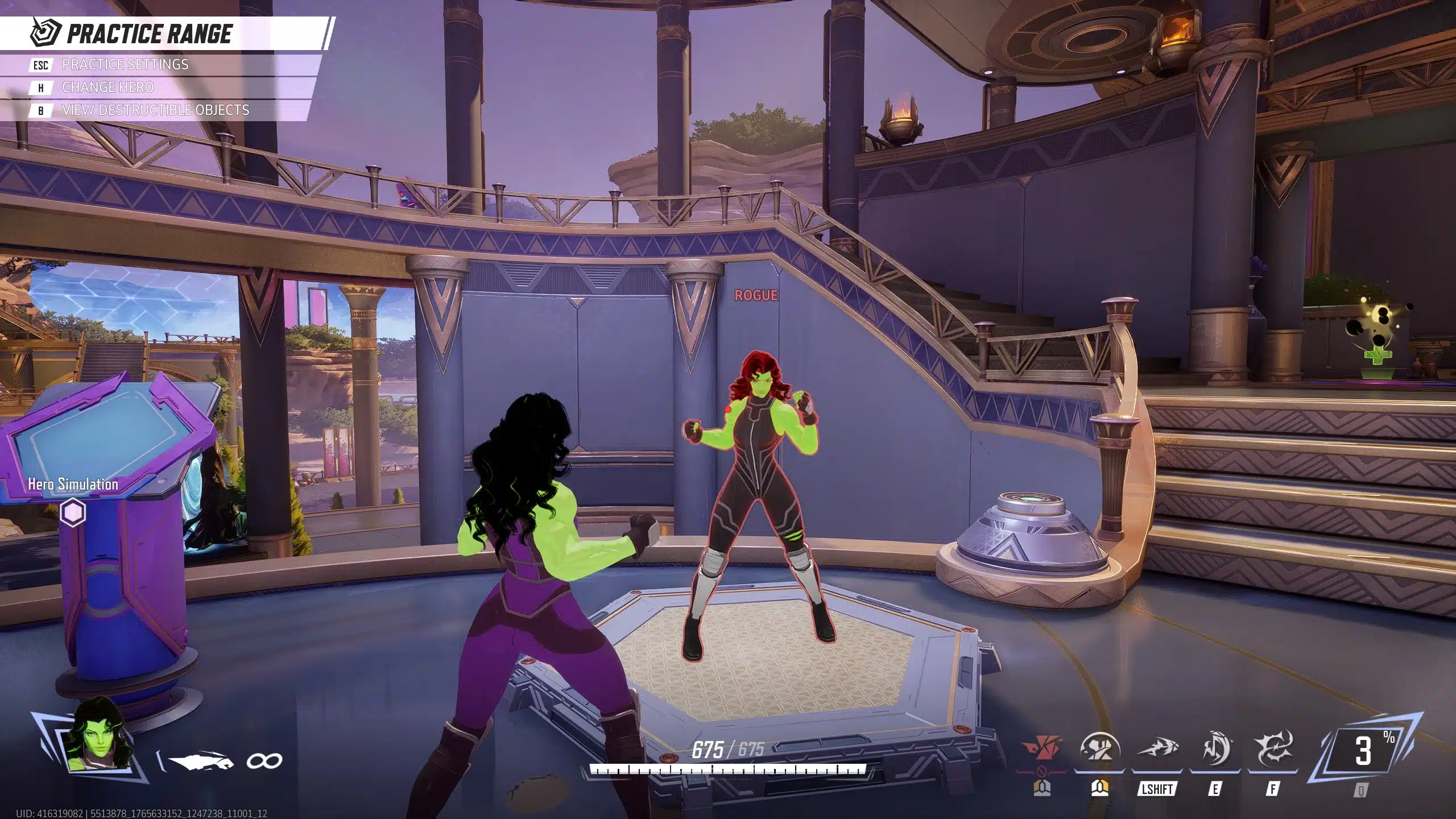Click the ultimate charge percent frame
The width and height of the screenshot is (1456, 819).
click(x=1364, y=751)
